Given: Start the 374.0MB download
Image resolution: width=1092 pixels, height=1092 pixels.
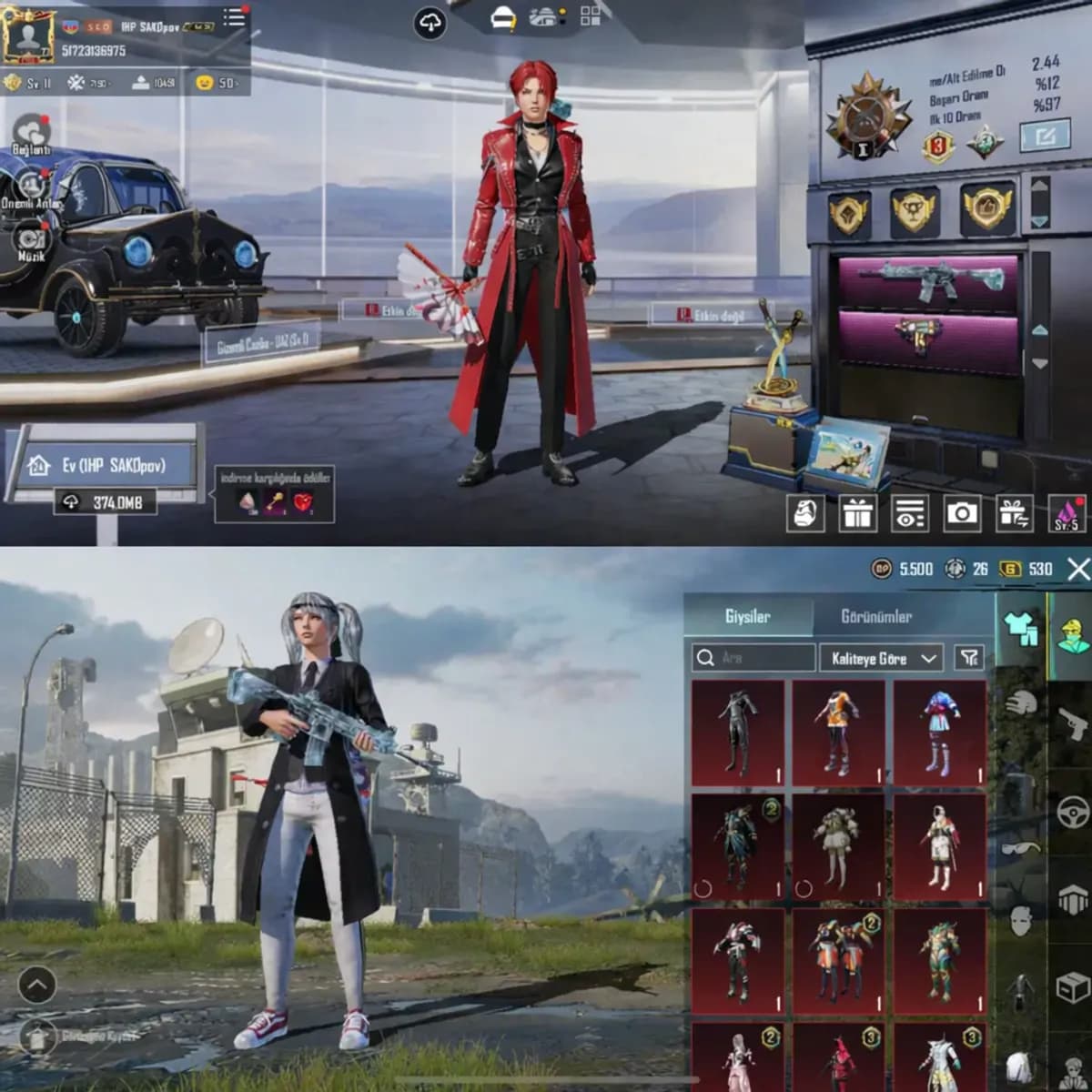Looking at the screenshot, I should pos(105,501).
